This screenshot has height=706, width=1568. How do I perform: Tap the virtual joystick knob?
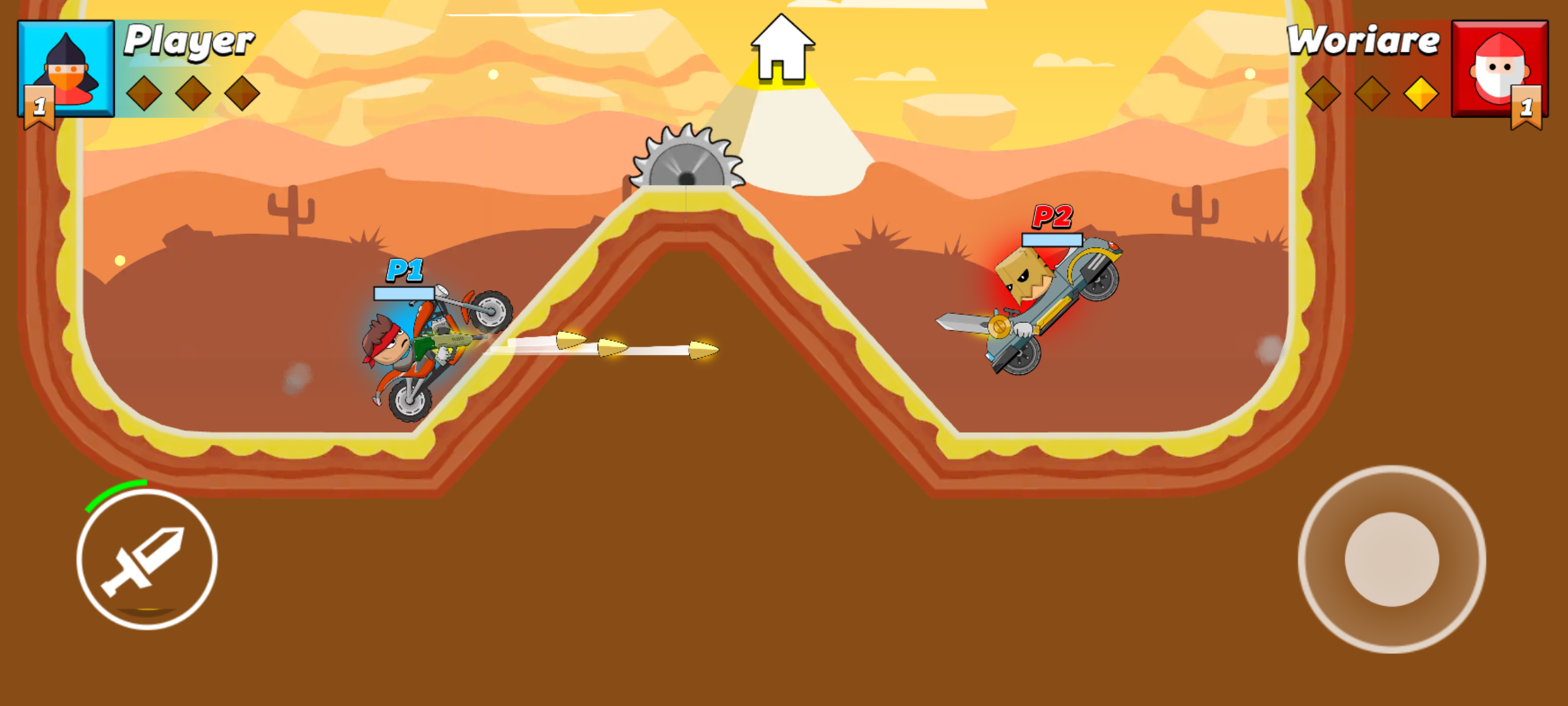click(x=1392, y=559)
